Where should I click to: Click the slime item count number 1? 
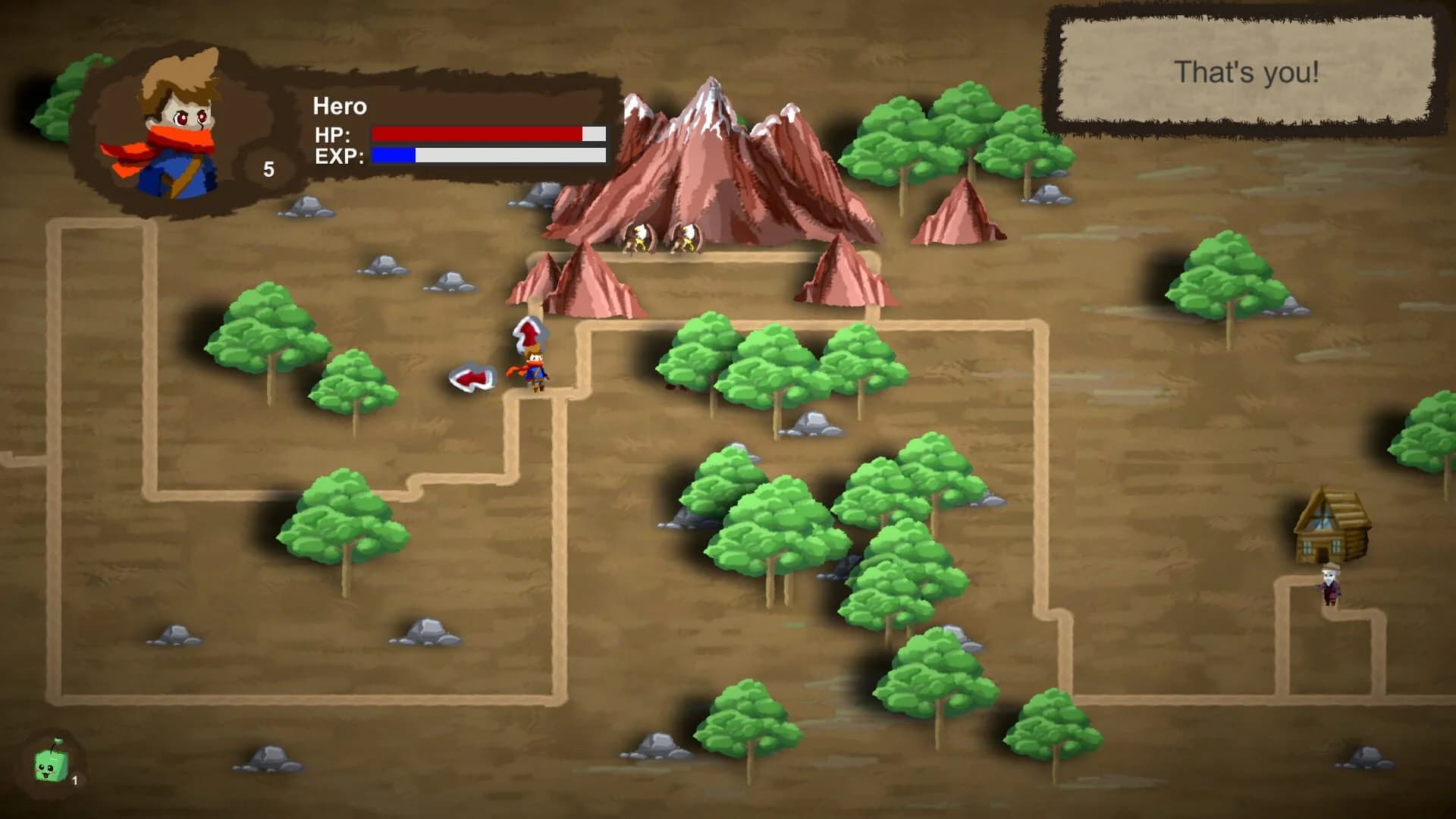[x=74, y=780]
